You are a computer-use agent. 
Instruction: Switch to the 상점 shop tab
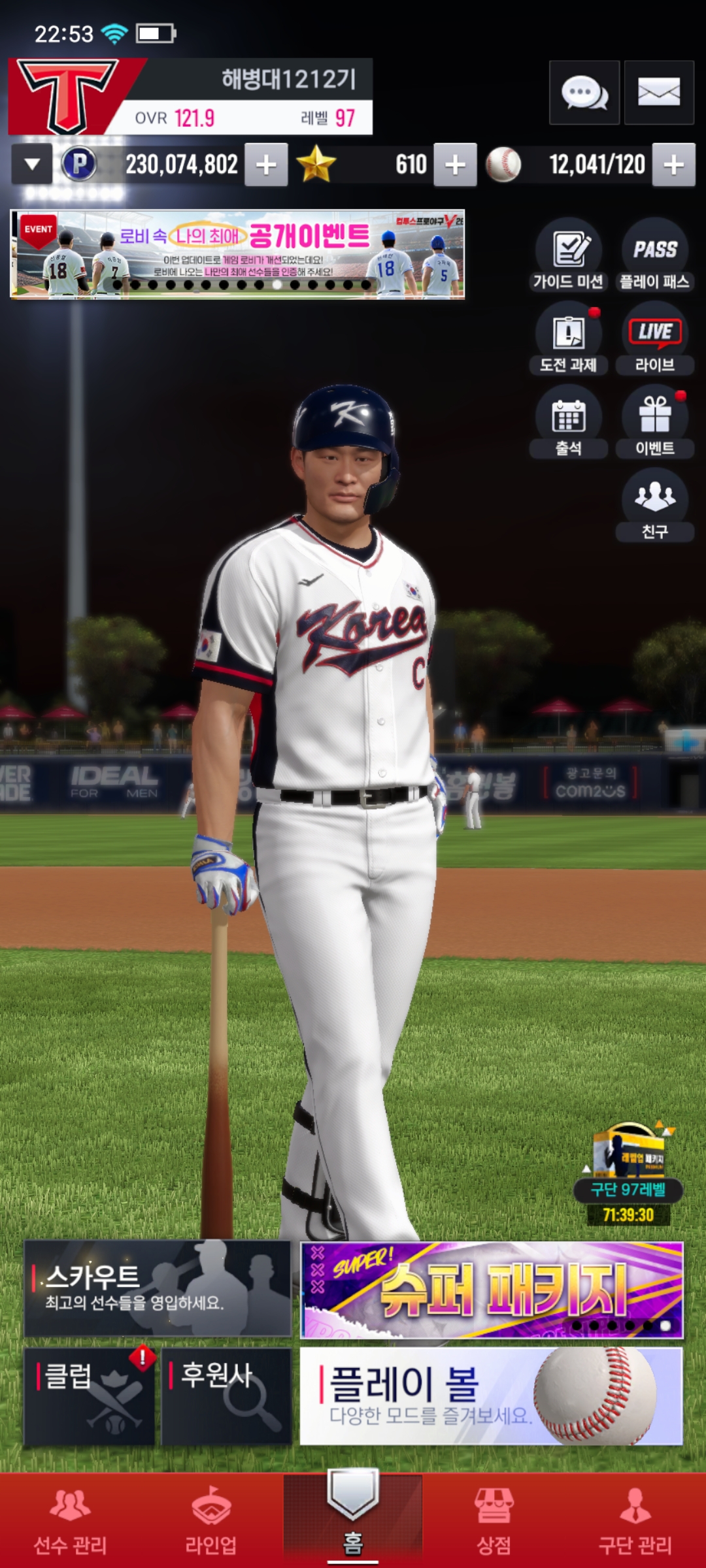tap(494, 1521)
